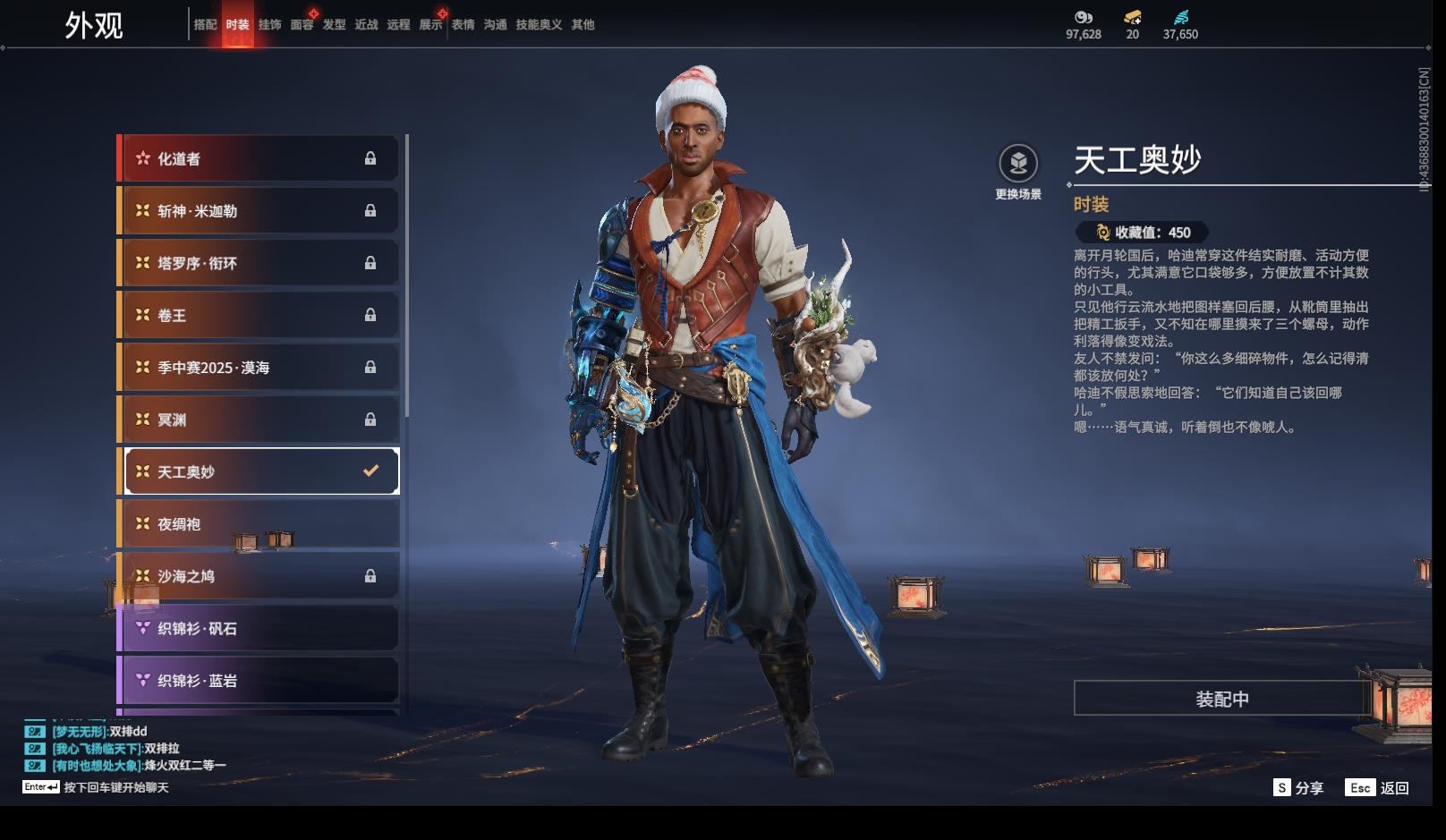Image resolution: width=1446 pixels, height=840 pixels.
Task: Open the 表情 emotes tab
Action: pos(463,25)
